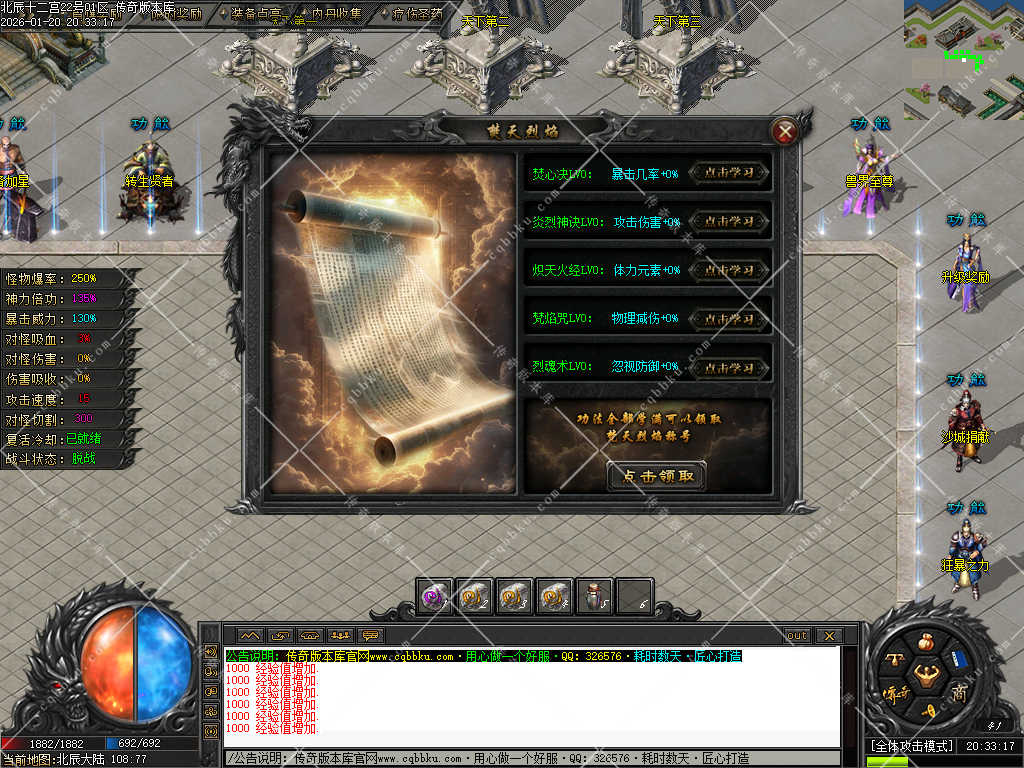This screenshot has height=768, width=1024.
Task: Open the 疗伤圣药 top menu entry
Action: [x=417, y=14]
